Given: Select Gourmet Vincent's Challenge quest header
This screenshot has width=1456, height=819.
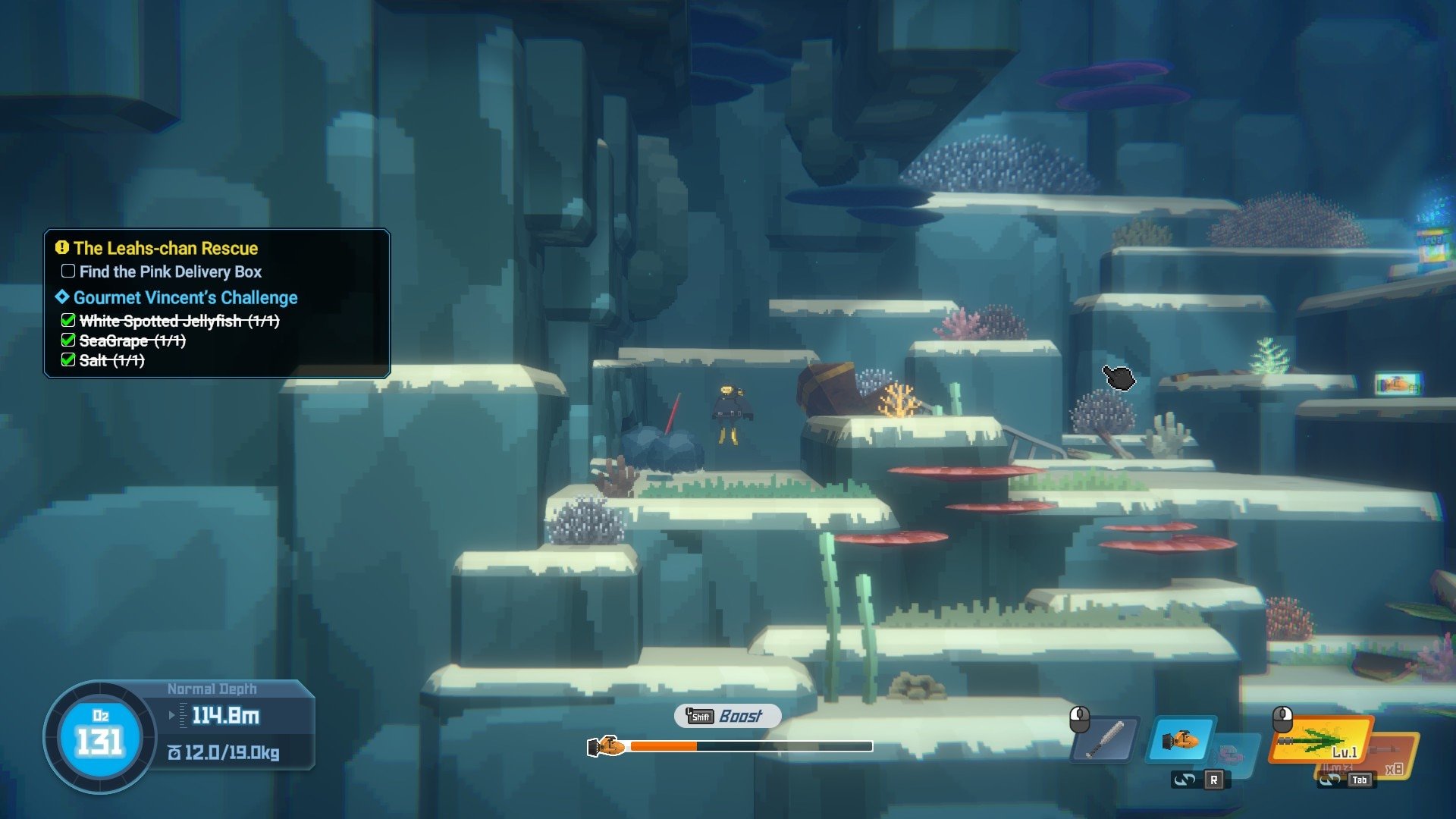Looking at the screenshot, I should coord(185,298).
